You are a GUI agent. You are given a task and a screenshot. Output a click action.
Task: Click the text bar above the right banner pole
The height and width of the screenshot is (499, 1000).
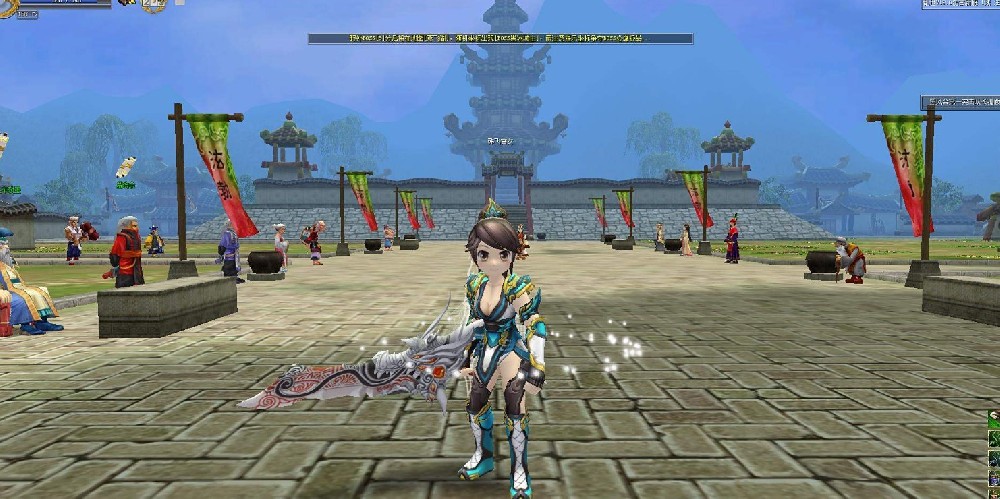point(959,102)
